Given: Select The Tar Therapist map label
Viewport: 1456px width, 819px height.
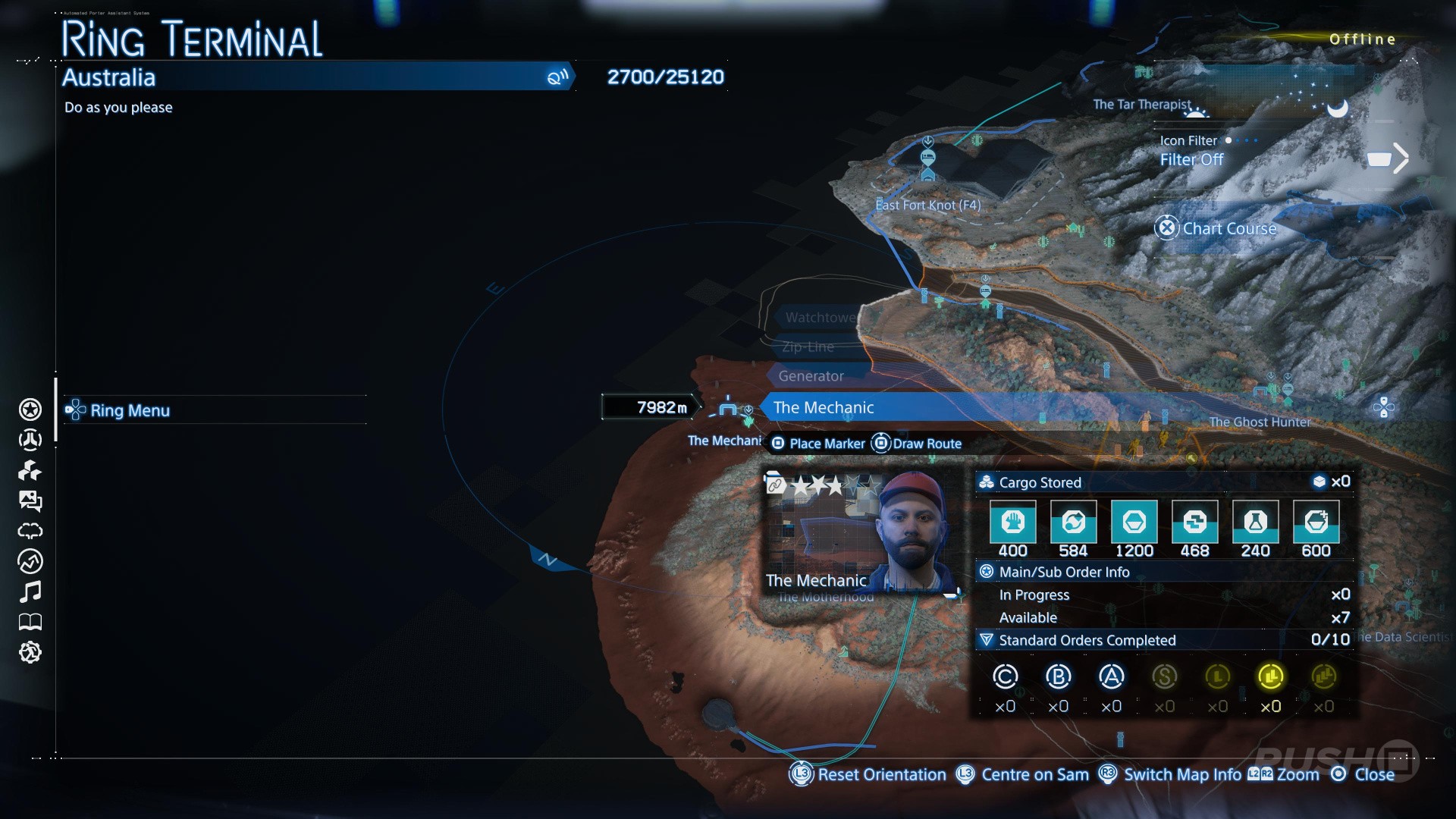Looking at the screenshot, I should coord(1142,105).
